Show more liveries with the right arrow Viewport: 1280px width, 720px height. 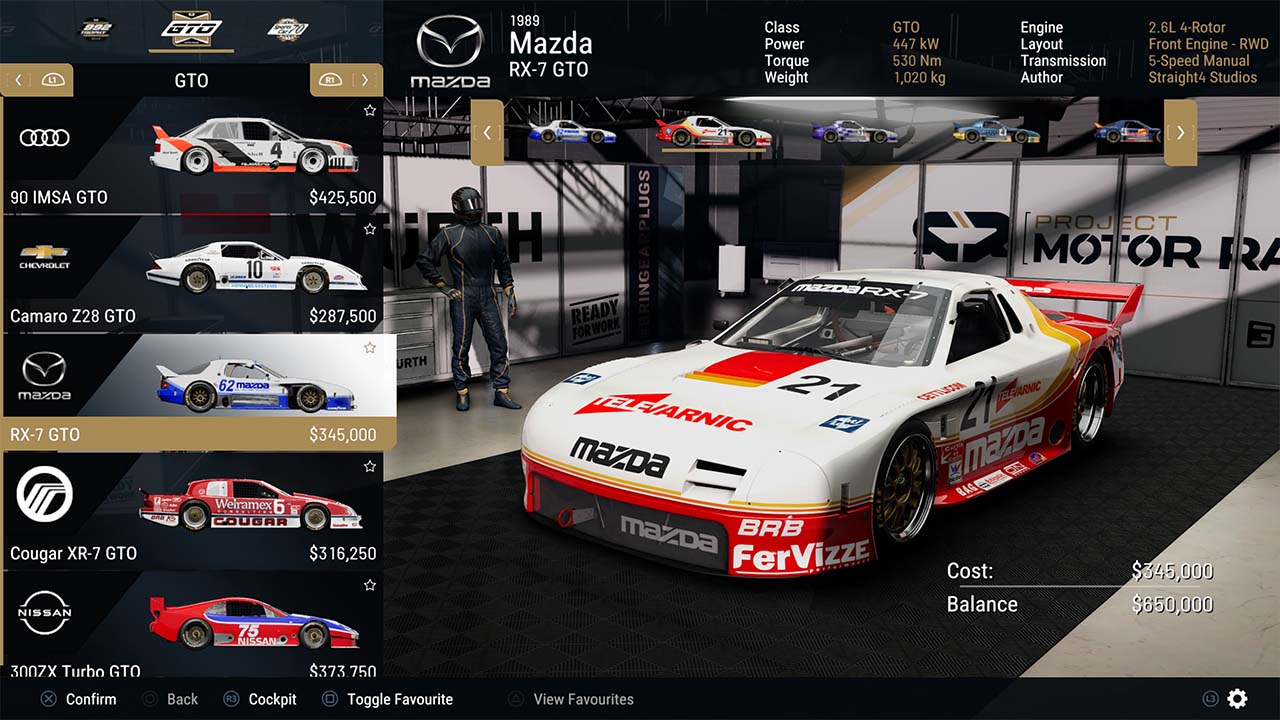1180,132
